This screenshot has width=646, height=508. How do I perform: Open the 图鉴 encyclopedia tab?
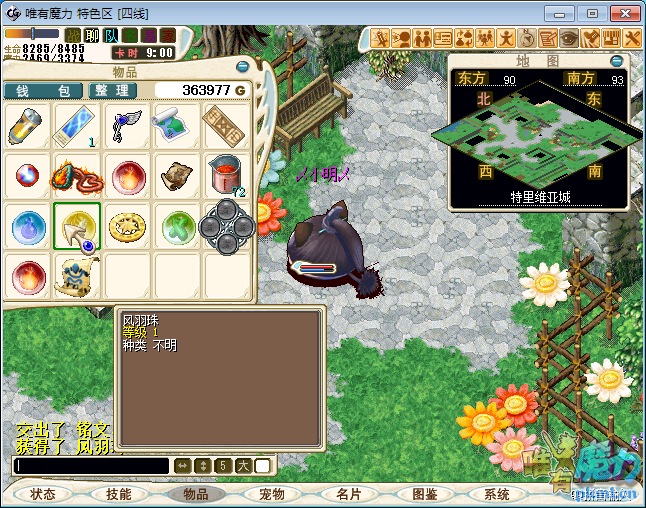click(424, 494)
